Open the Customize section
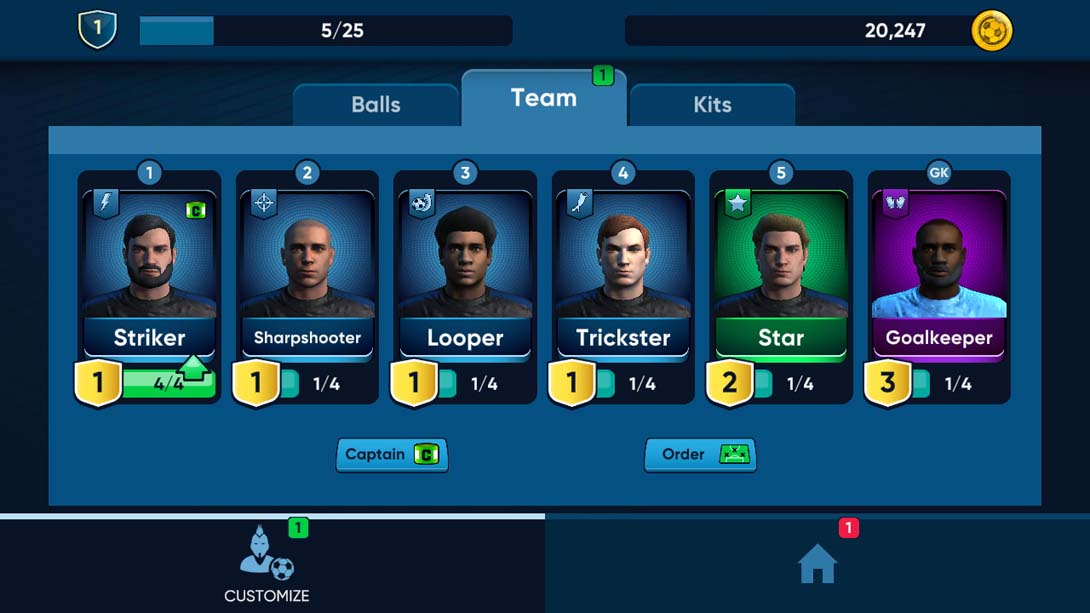This screenshot has height=613, width=1090. [267, 565]
